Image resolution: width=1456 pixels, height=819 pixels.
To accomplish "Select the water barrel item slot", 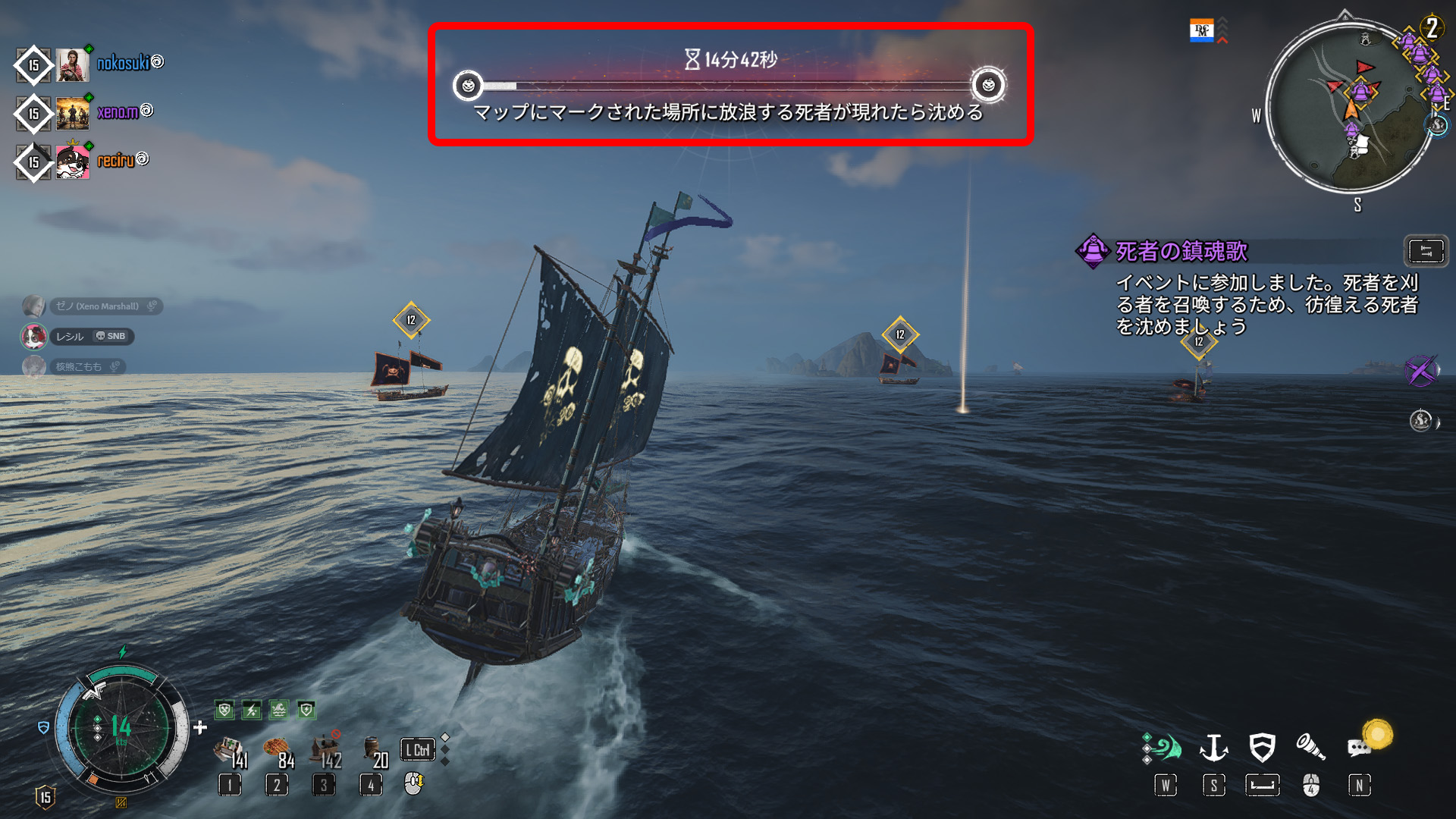I will coord(373,751).
